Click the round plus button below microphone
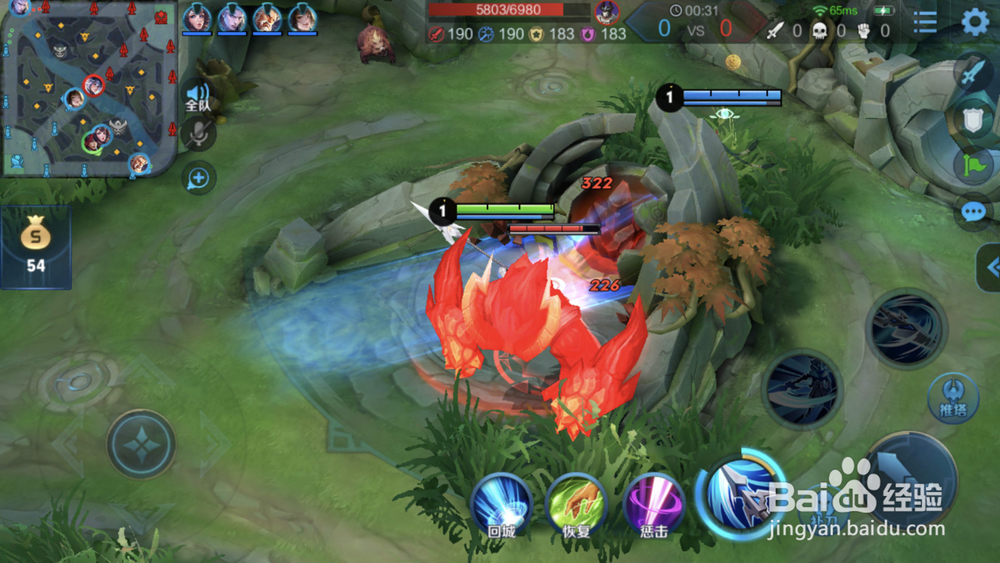Viewport: 1000px width, 563px height. pos(199,178)
